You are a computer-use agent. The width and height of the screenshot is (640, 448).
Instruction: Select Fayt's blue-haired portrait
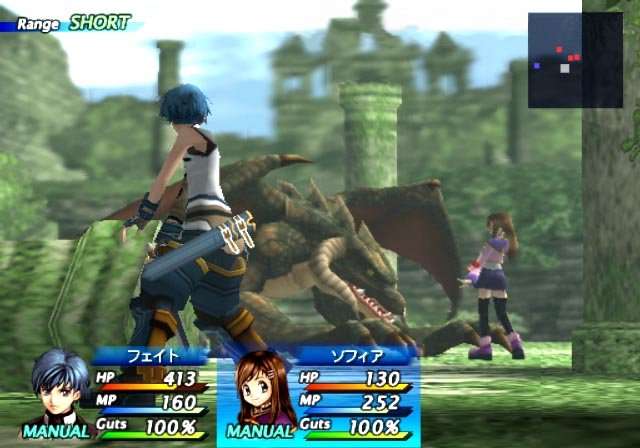pos(56,385)
